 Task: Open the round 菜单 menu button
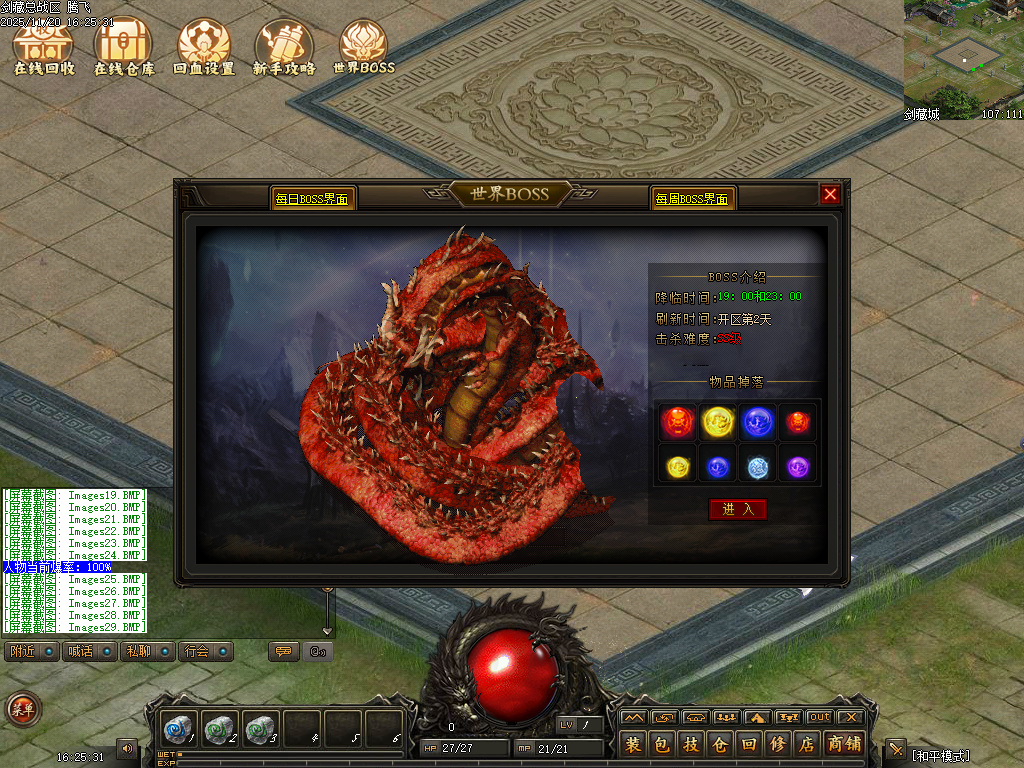pos(21,709)
